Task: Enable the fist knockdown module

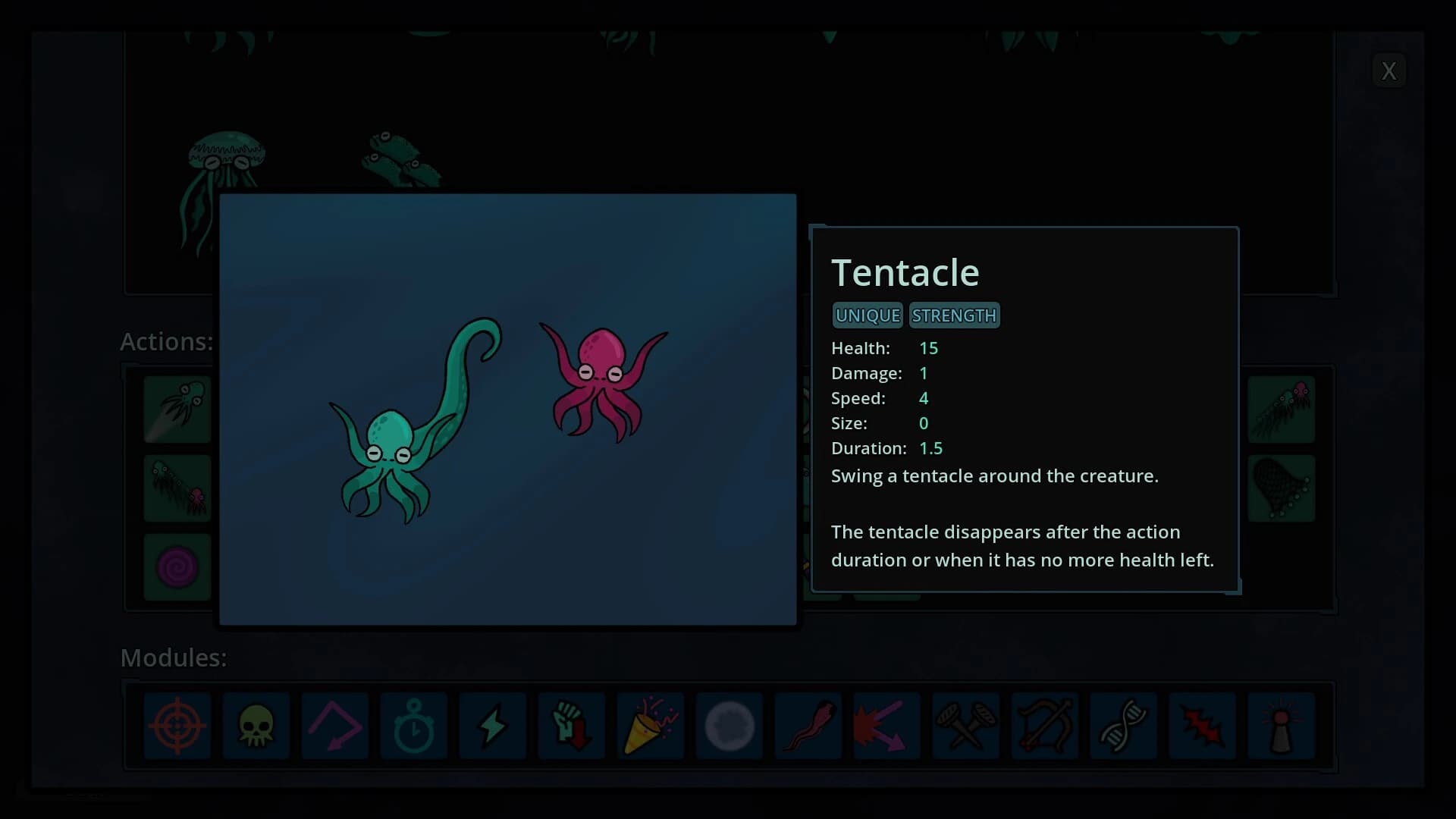Action: pyautogui.click(x=571, y=726)
